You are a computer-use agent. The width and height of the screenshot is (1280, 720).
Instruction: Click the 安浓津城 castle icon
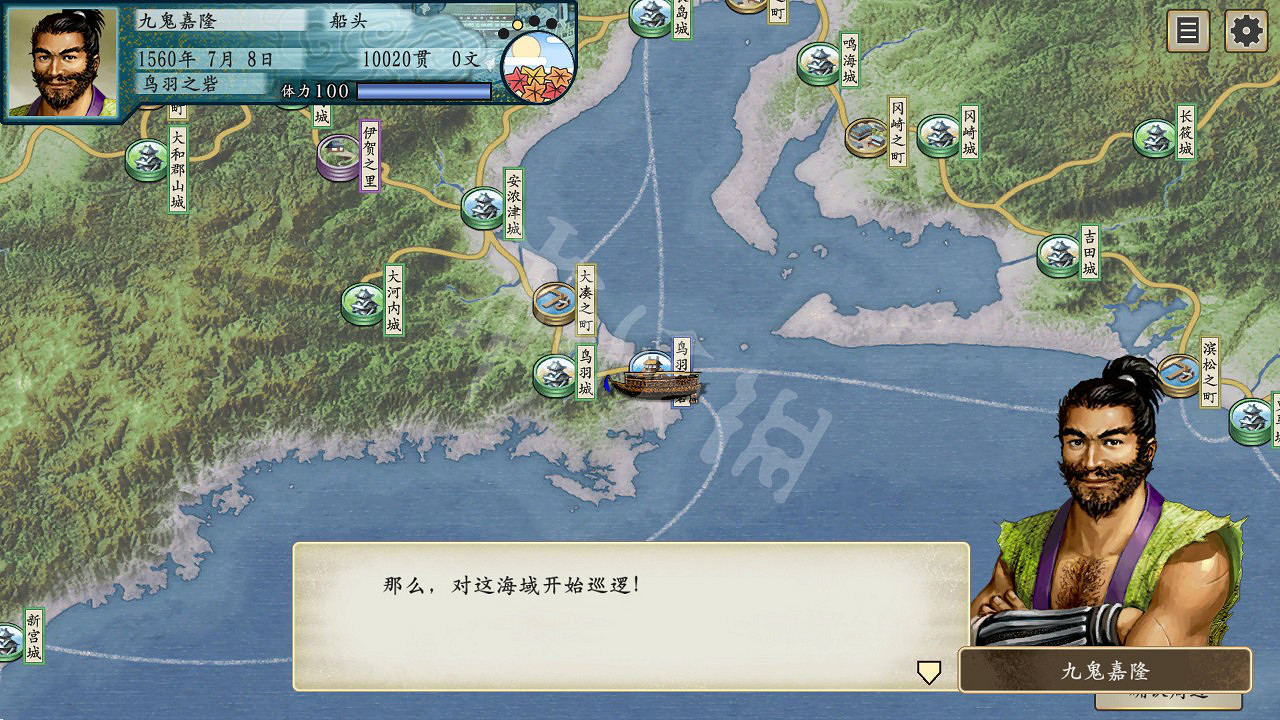point(483,205)
